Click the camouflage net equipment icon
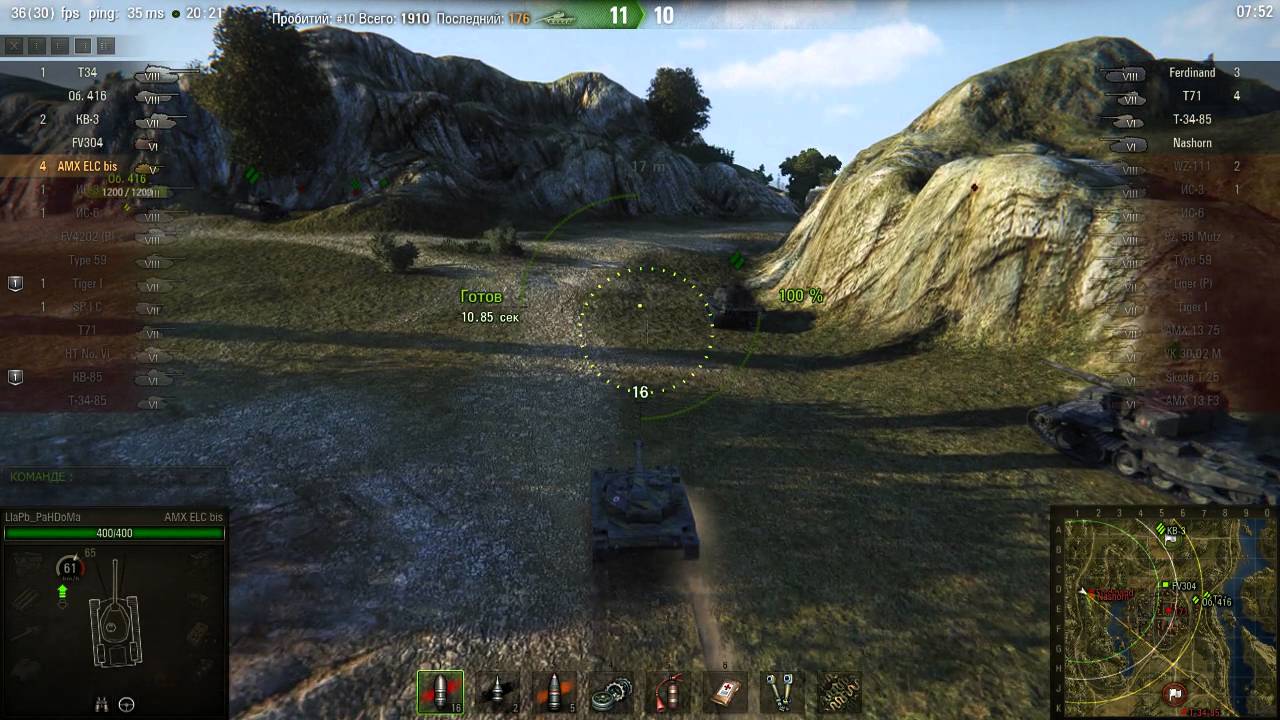Screen dimensions: 1280x720 coord(838,692)
